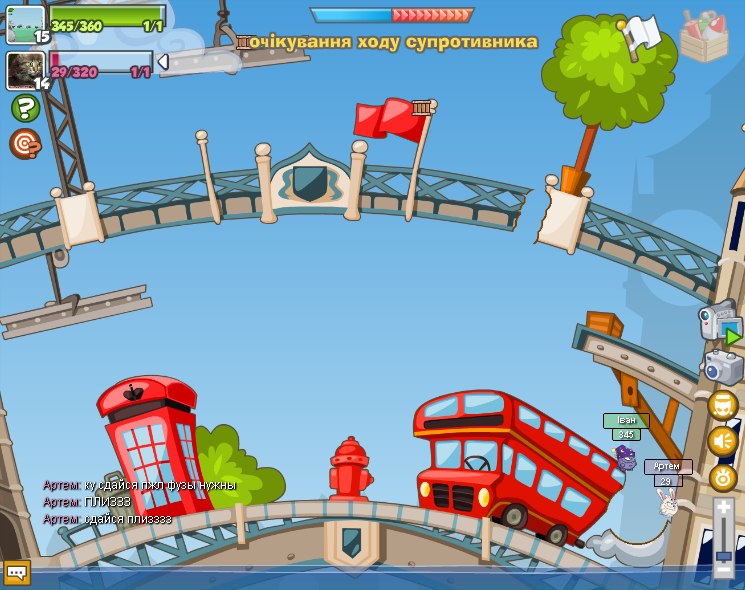Screen dimensions: 745x590
Task: Wave the white surrender flag
Action: (x=641, y=34)
